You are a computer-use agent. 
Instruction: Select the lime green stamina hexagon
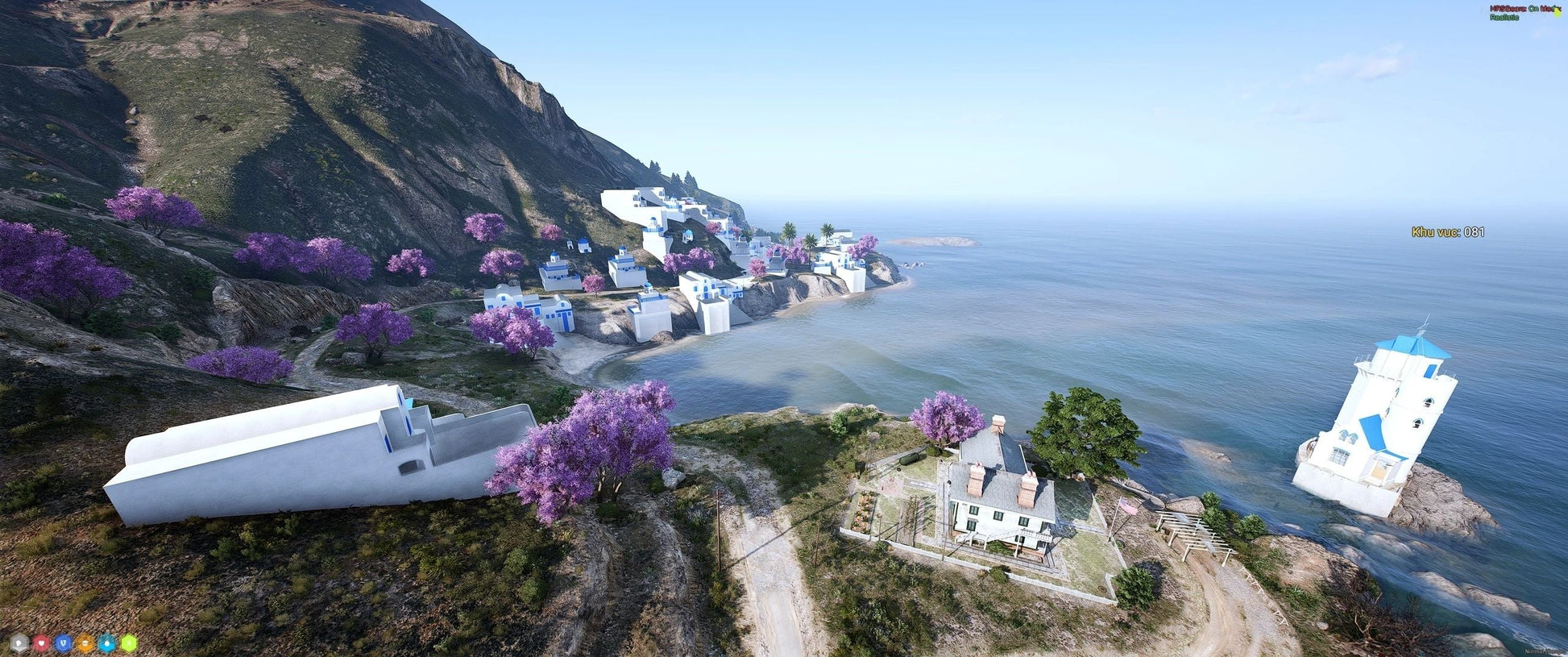coord(129,643)
